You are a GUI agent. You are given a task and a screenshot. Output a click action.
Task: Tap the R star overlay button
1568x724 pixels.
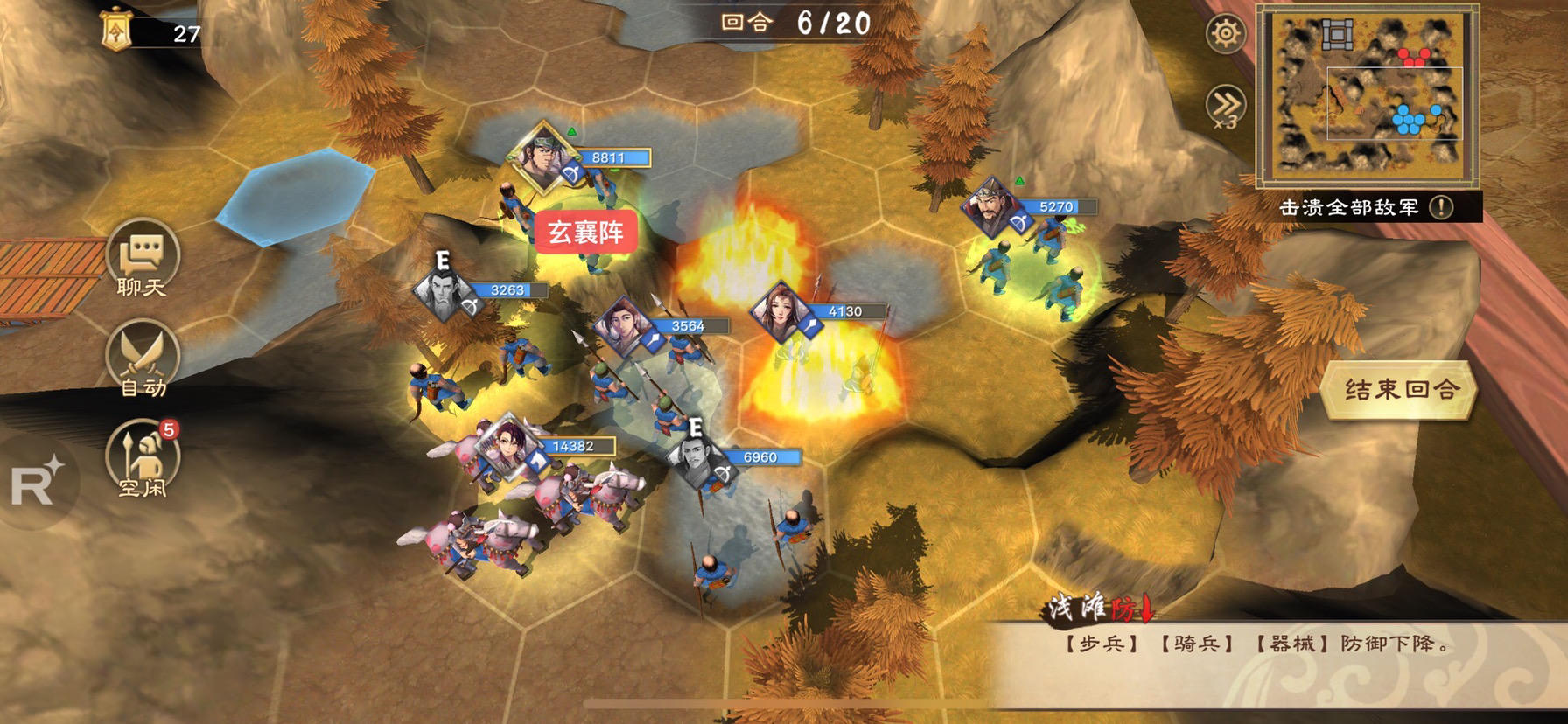(x=37, y=482)
